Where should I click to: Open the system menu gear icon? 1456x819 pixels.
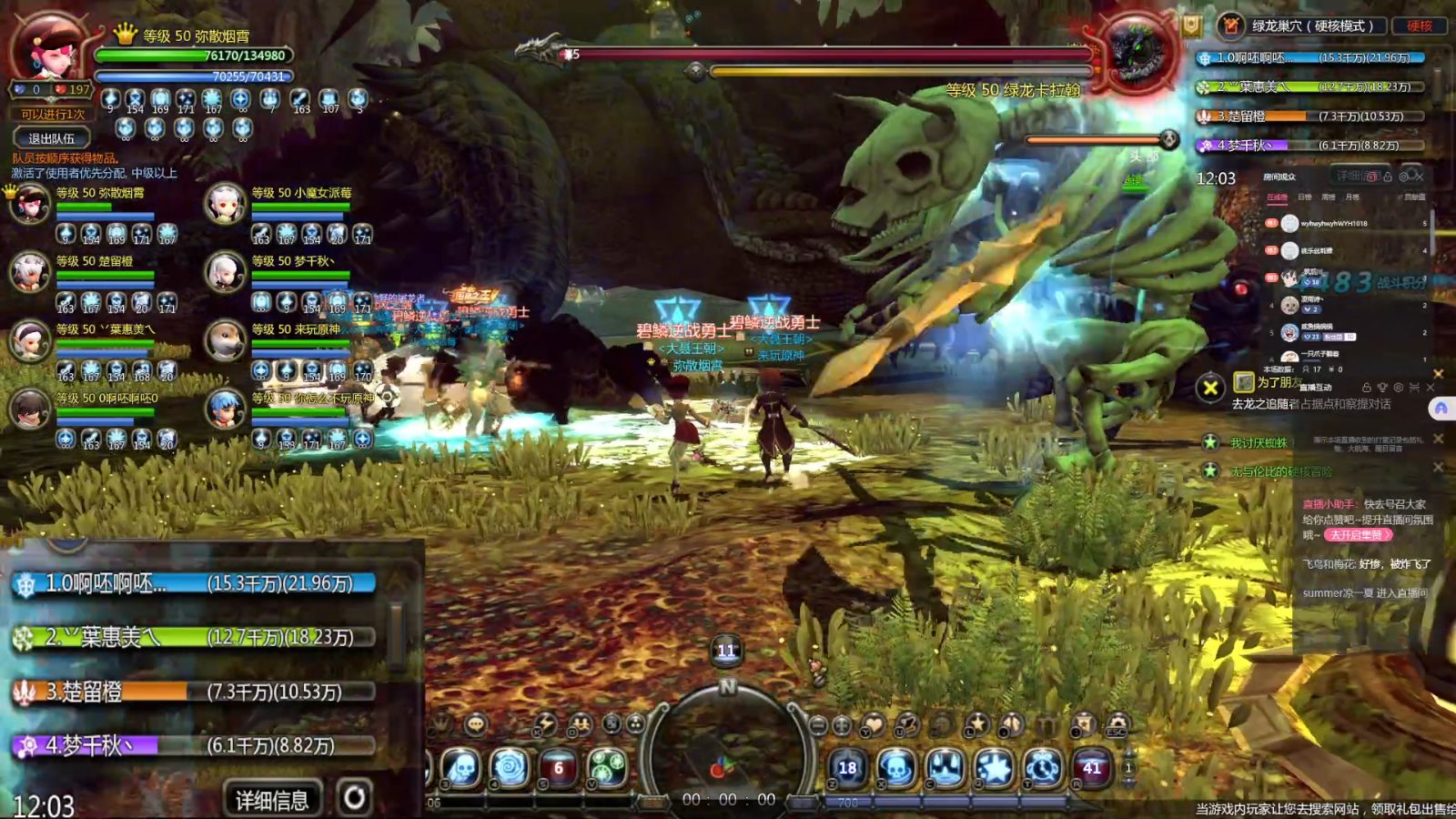(x=1117, y=725)
